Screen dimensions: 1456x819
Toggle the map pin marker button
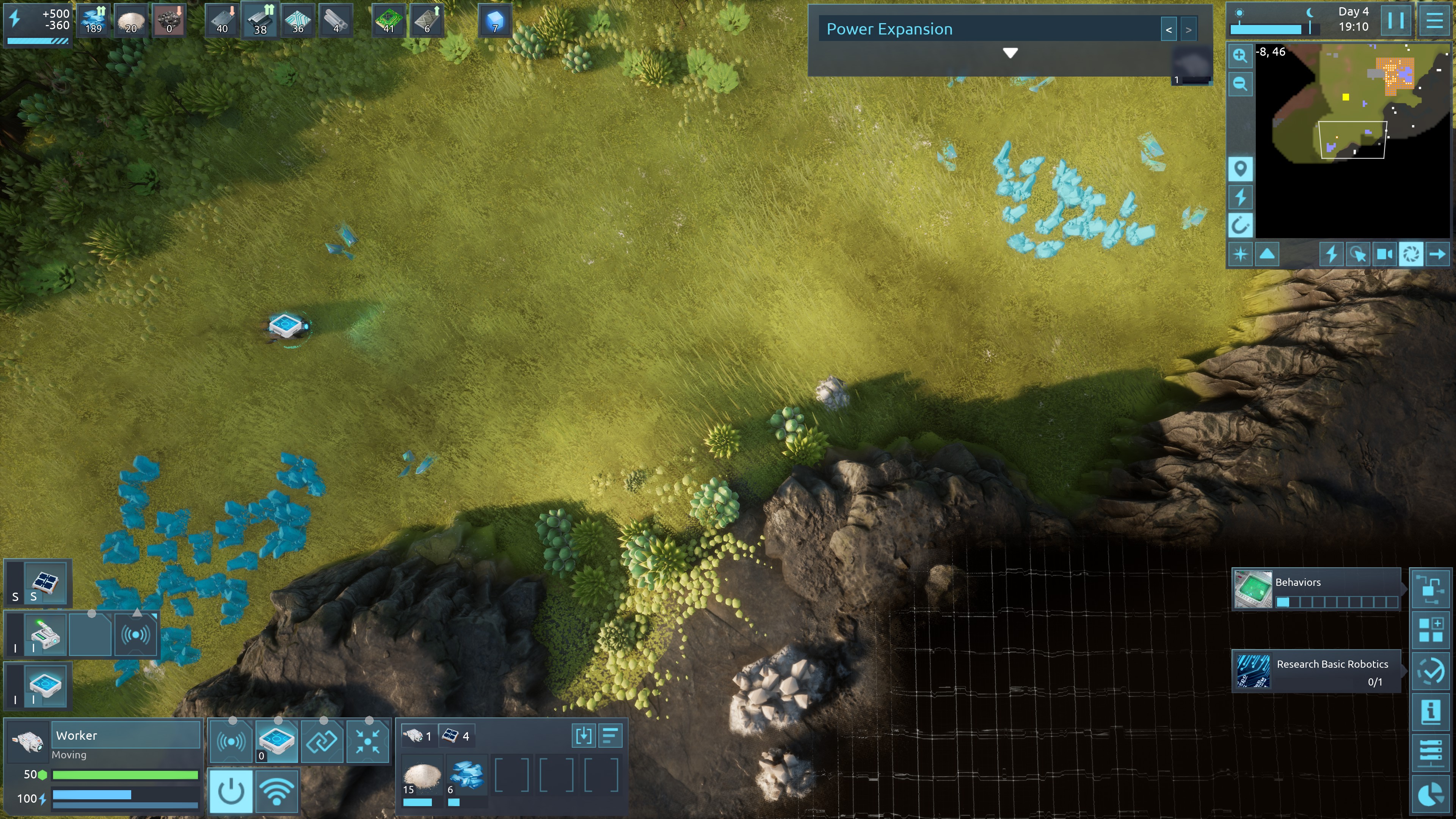pyautogui.click(x=1240, y=168)
